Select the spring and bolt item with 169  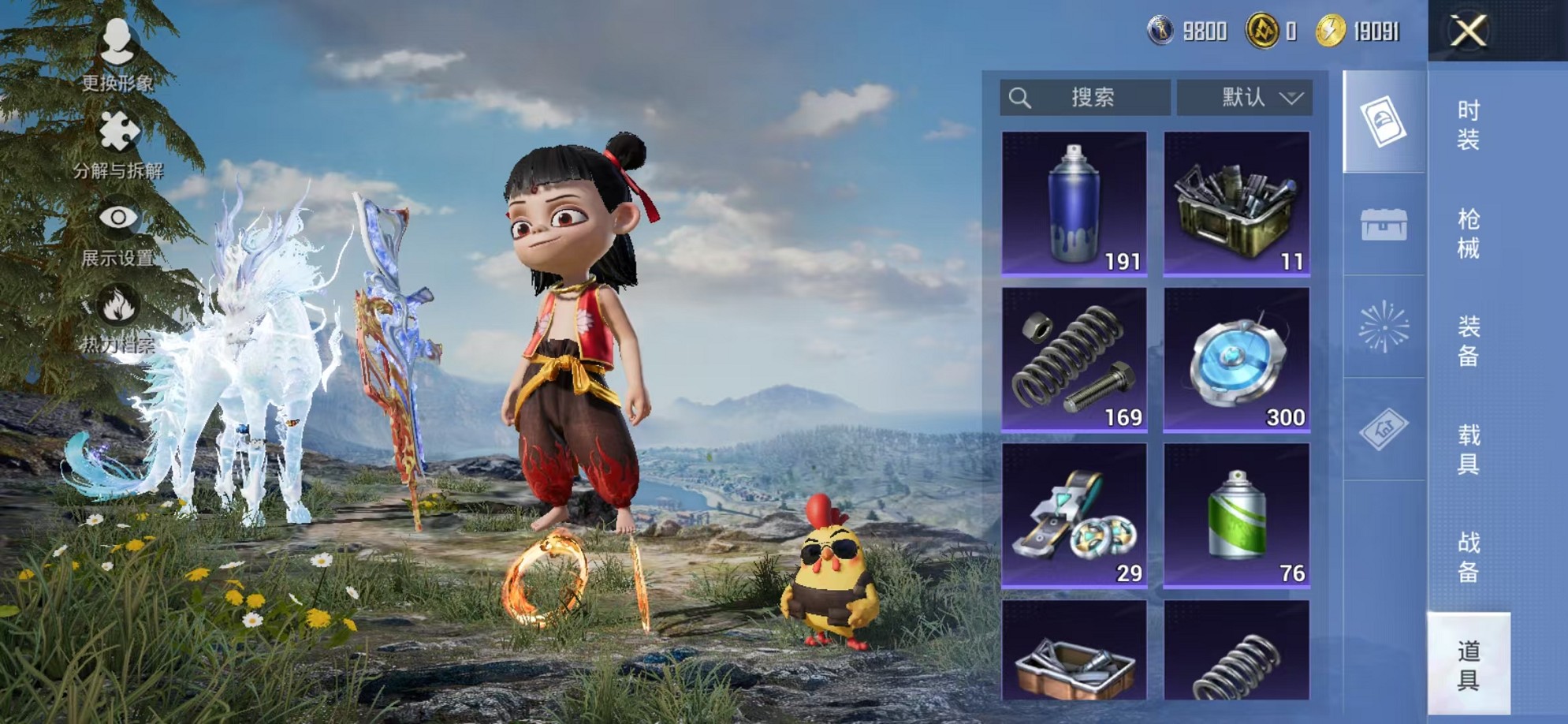[1074, 359]
